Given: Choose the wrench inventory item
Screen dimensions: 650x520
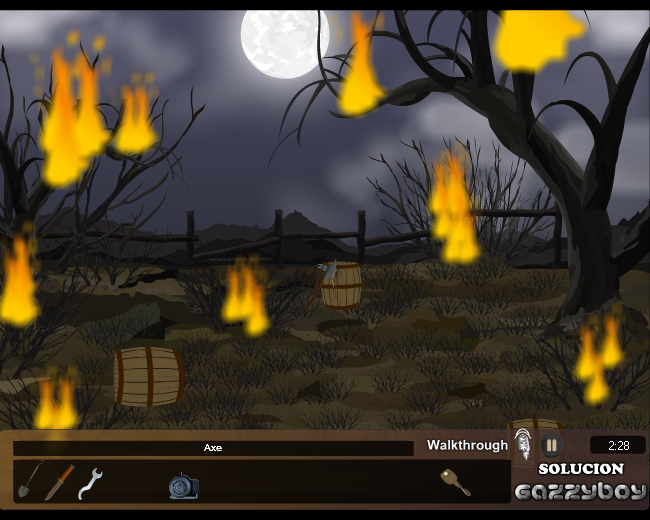Looking at the screenshot, I should (90, 483).
